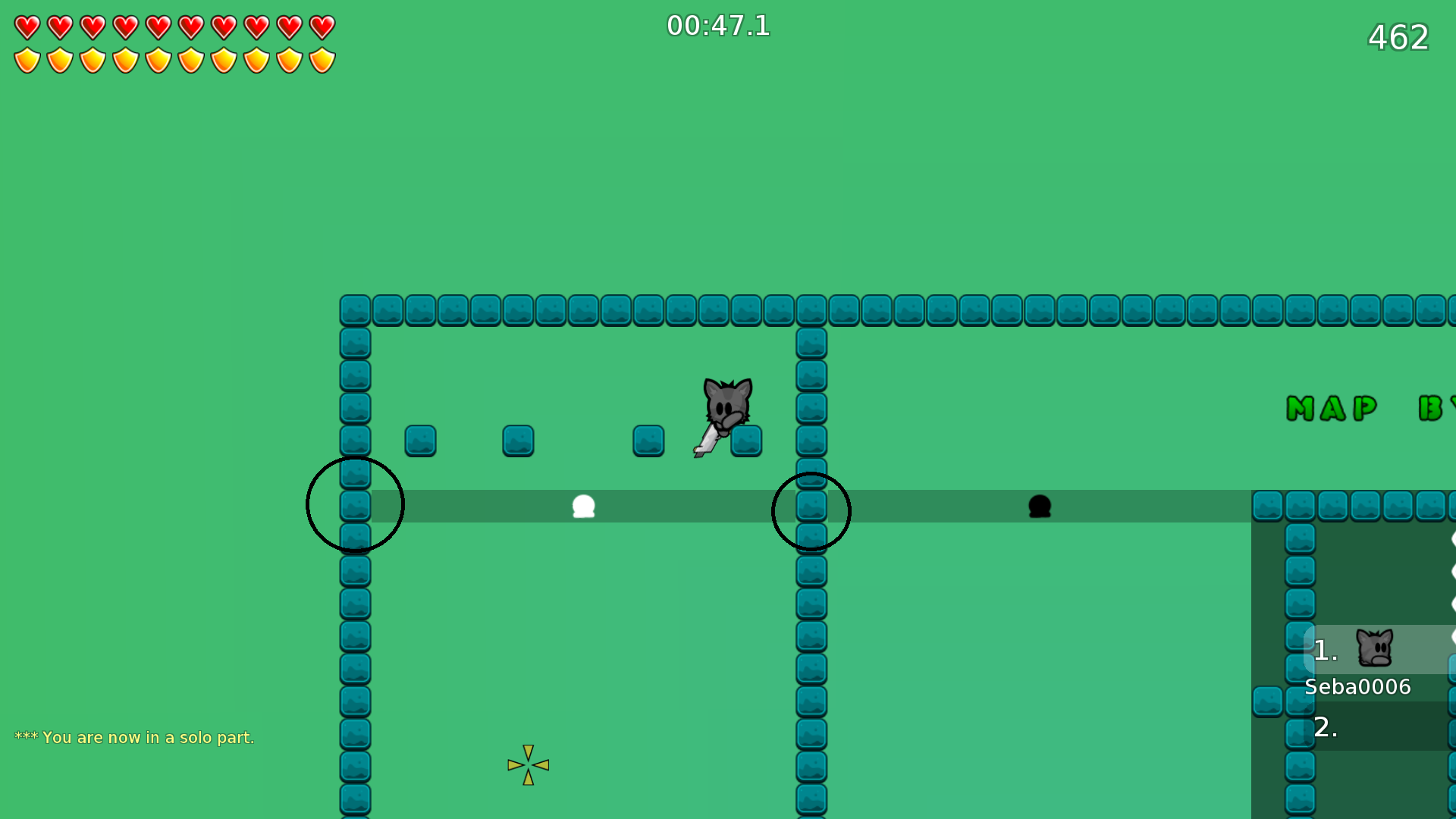Click the MAP BY credit text

pyautogui.click(x=1357, y=409)
